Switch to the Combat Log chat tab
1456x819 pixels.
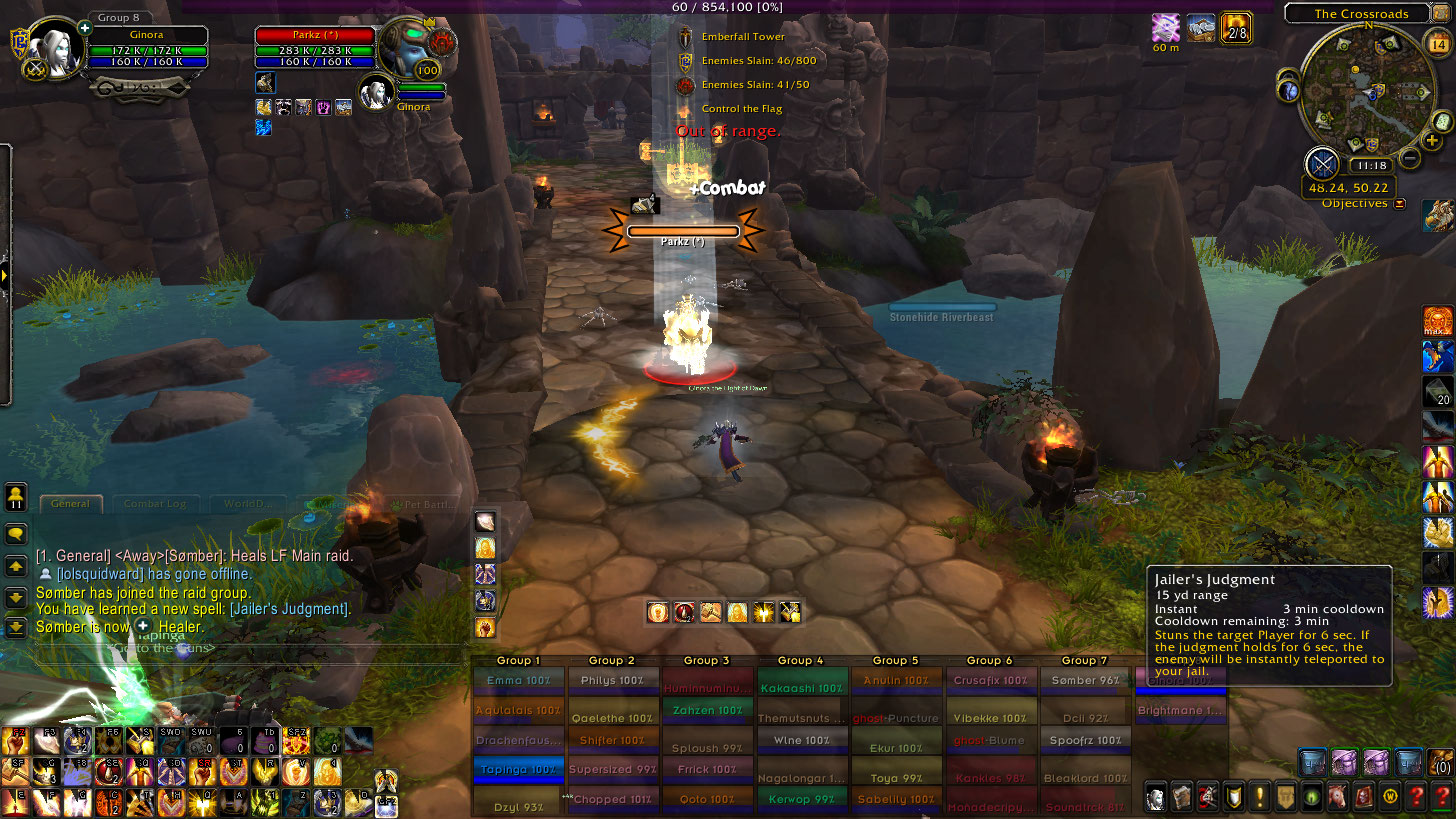155,504
